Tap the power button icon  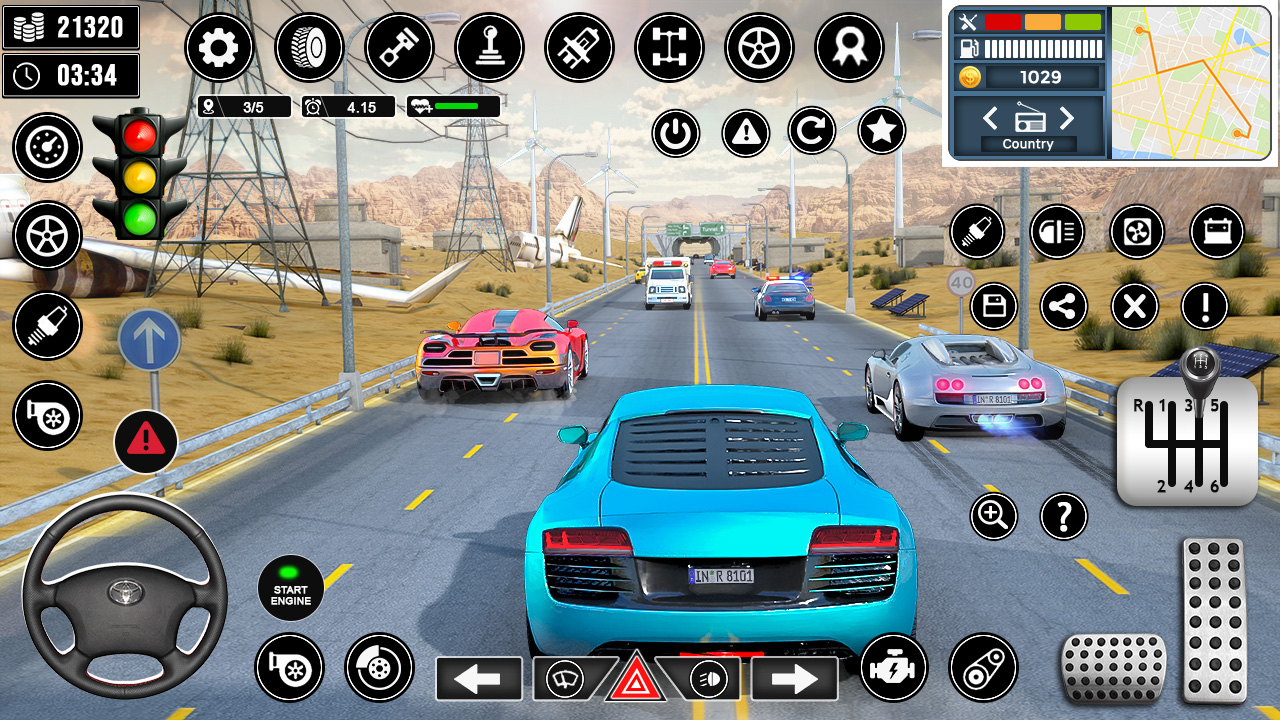[676, 131]
